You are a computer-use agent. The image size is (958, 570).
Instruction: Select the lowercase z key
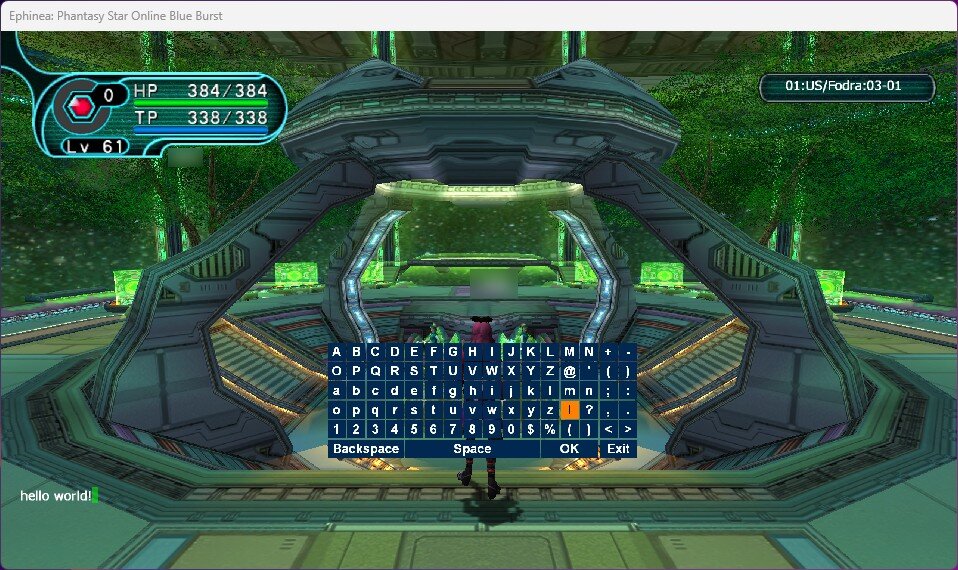coord(550,410)
